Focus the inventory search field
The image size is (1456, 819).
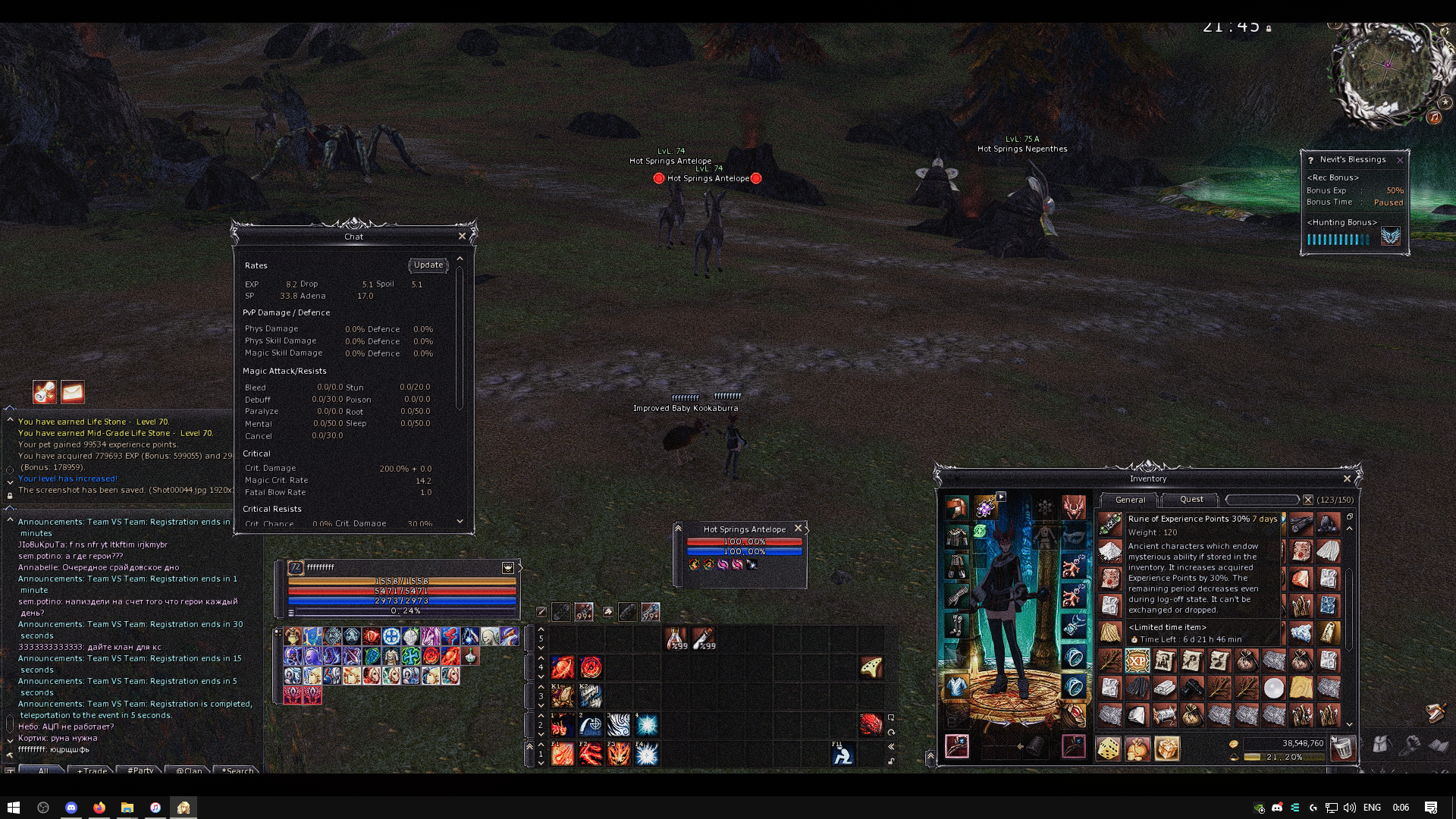pyautogui.click(x=1263, y=500)
